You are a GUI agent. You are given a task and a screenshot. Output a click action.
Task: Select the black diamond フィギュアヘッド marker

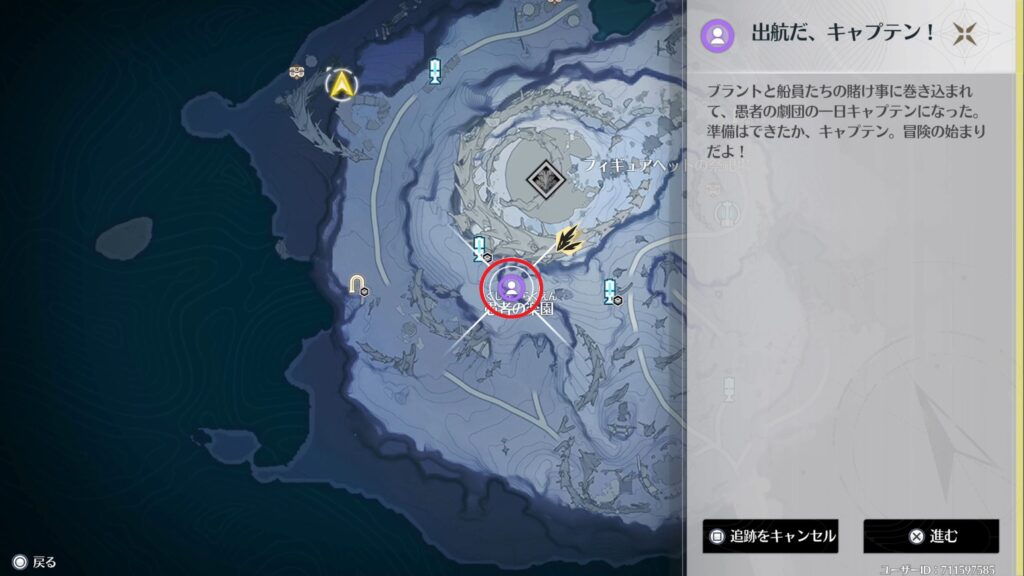click(x=545, y=180)
